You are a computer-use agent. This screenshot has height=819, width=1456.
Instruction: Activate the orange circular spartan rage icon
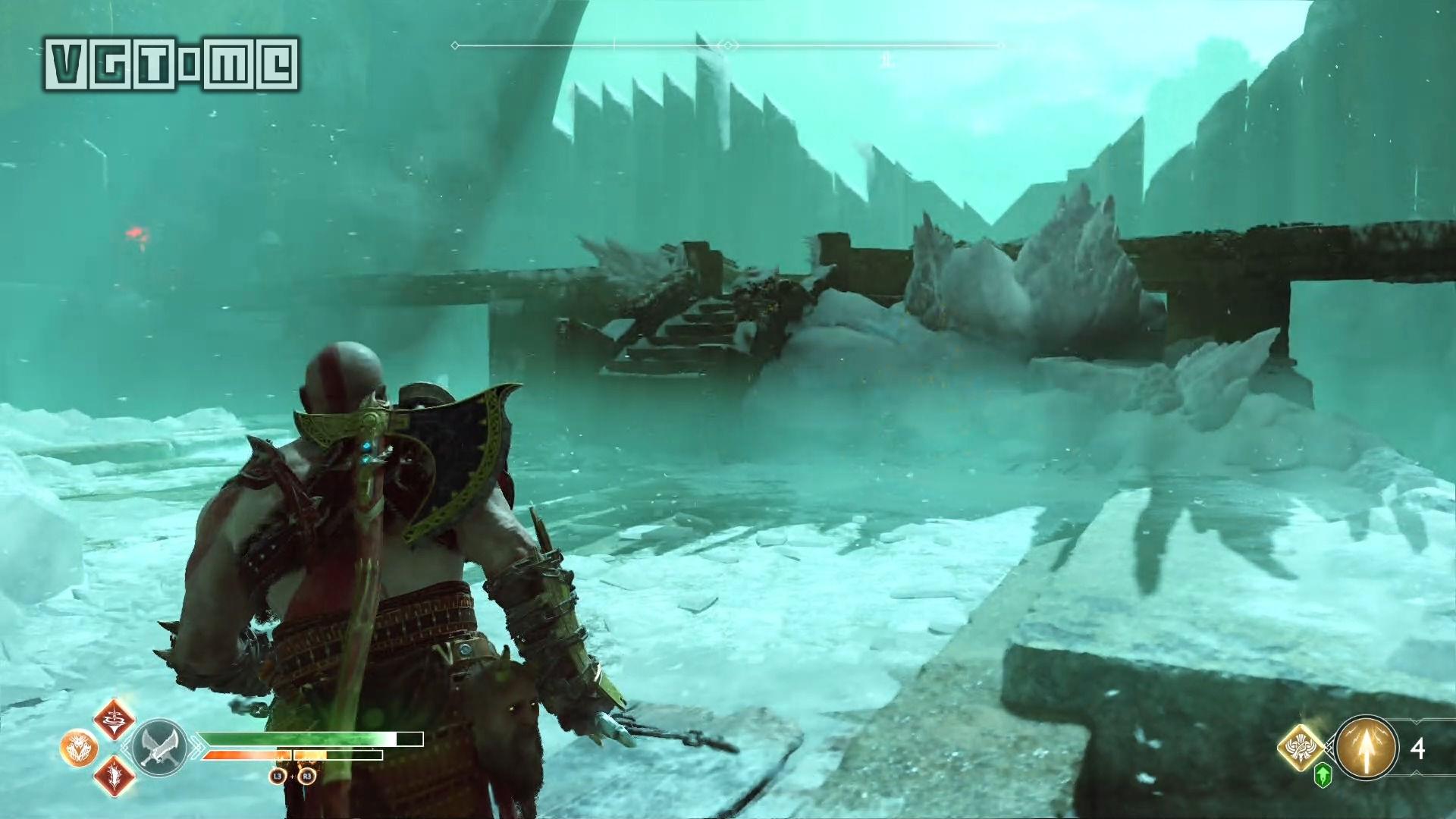coord(77,748)
